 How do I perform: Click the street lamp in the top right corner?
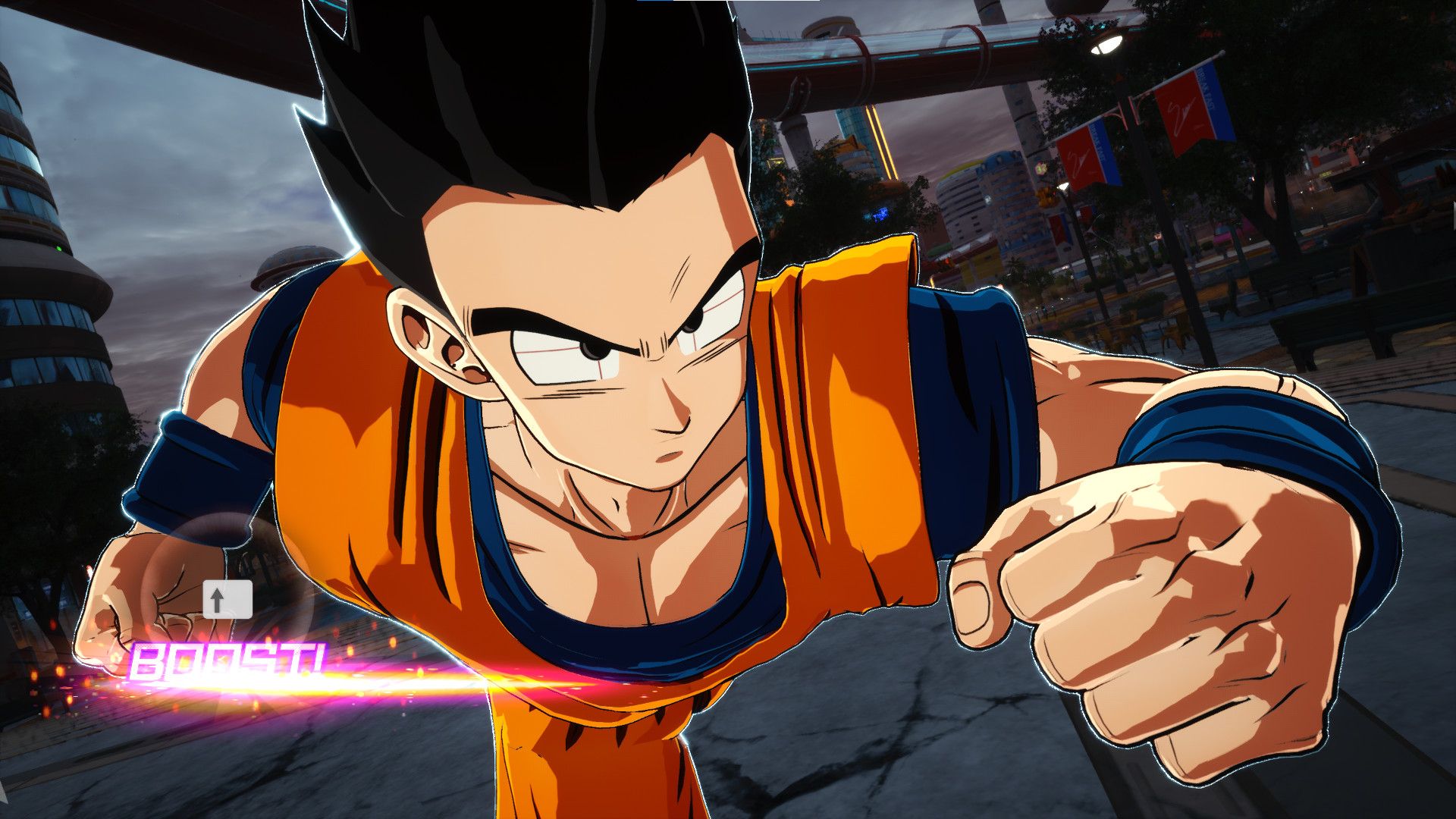(x=1103, y=45)
